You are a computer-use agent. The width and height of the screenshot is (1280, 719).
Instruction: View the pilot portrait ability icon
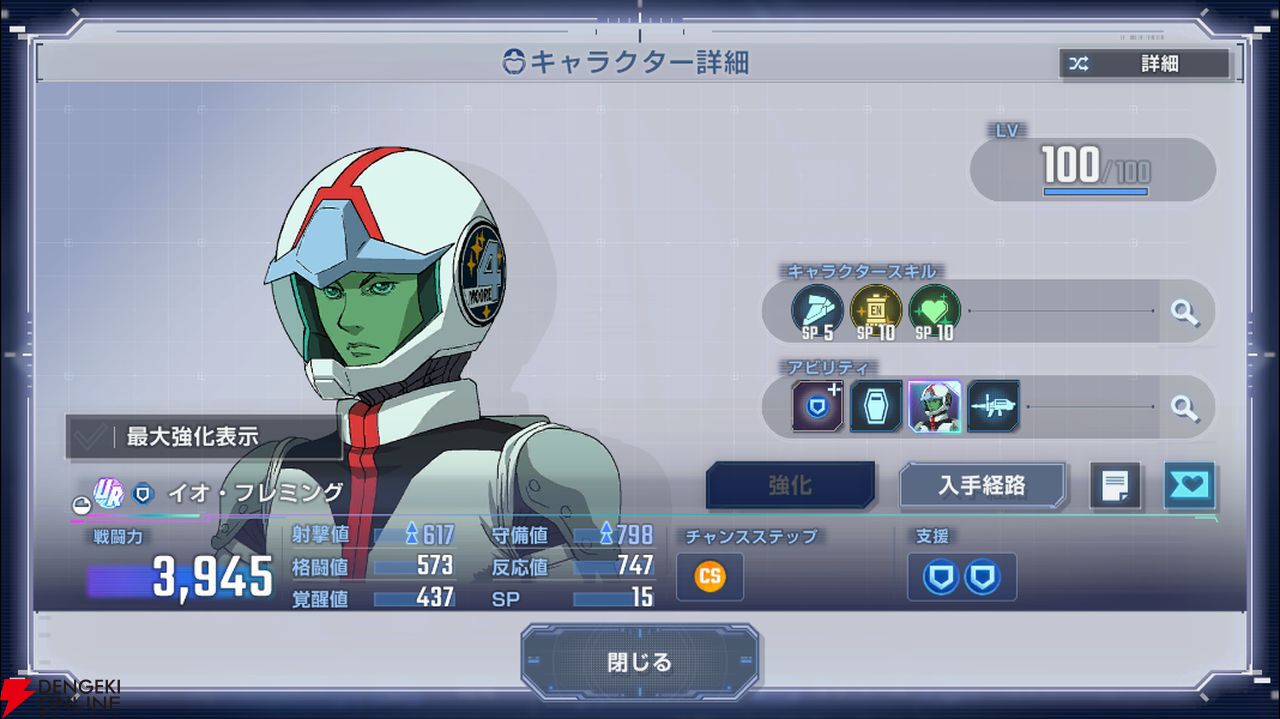(x=935, y=407)
